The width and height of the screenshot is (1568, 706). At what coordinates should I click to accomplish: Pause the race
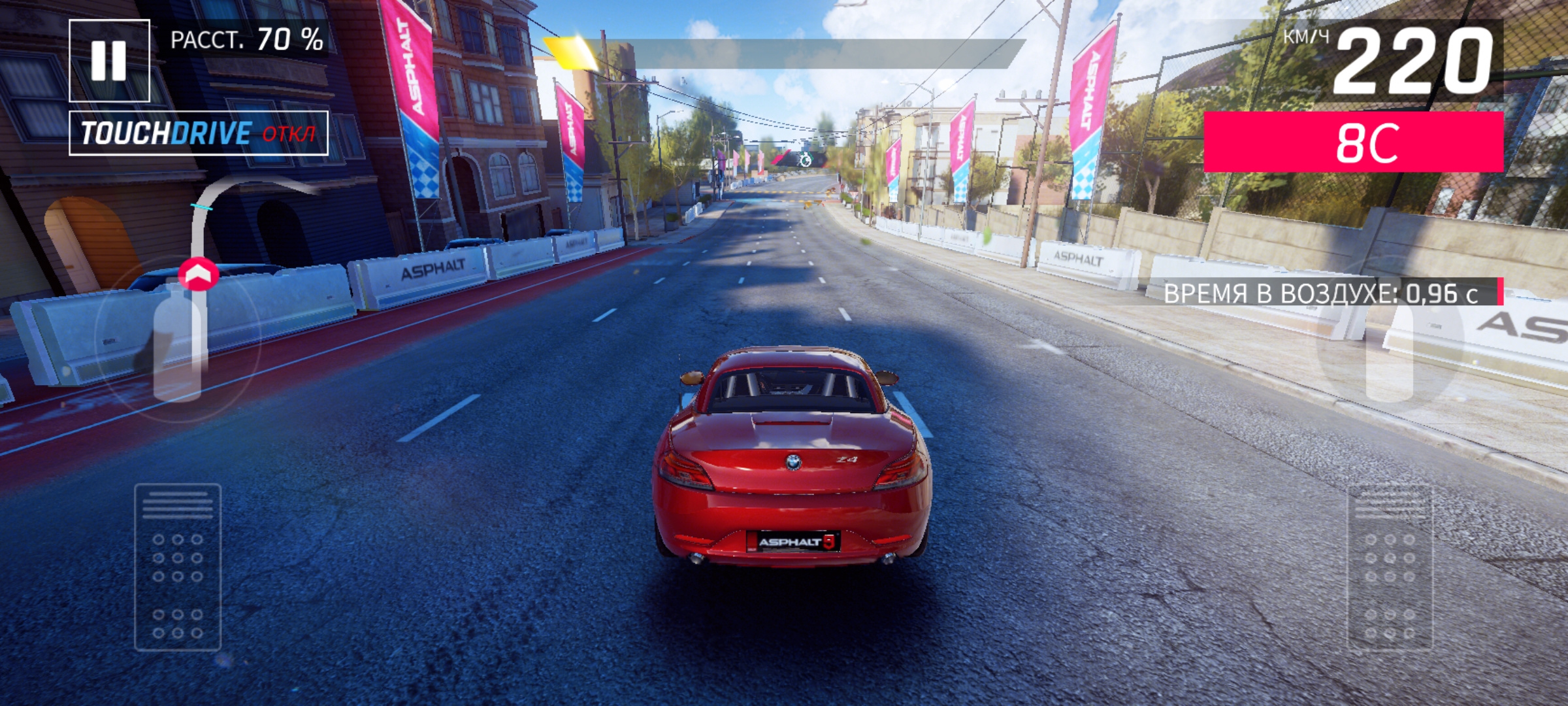pyautogui.click(x=109, y=61)
